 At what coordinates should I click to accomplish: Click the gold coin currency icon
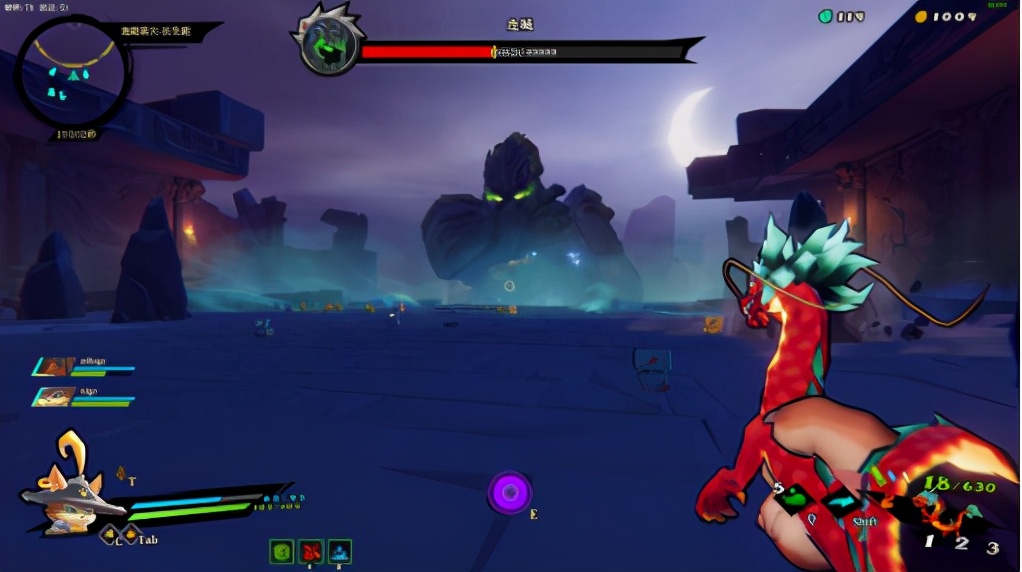click(x=921, y=16)
